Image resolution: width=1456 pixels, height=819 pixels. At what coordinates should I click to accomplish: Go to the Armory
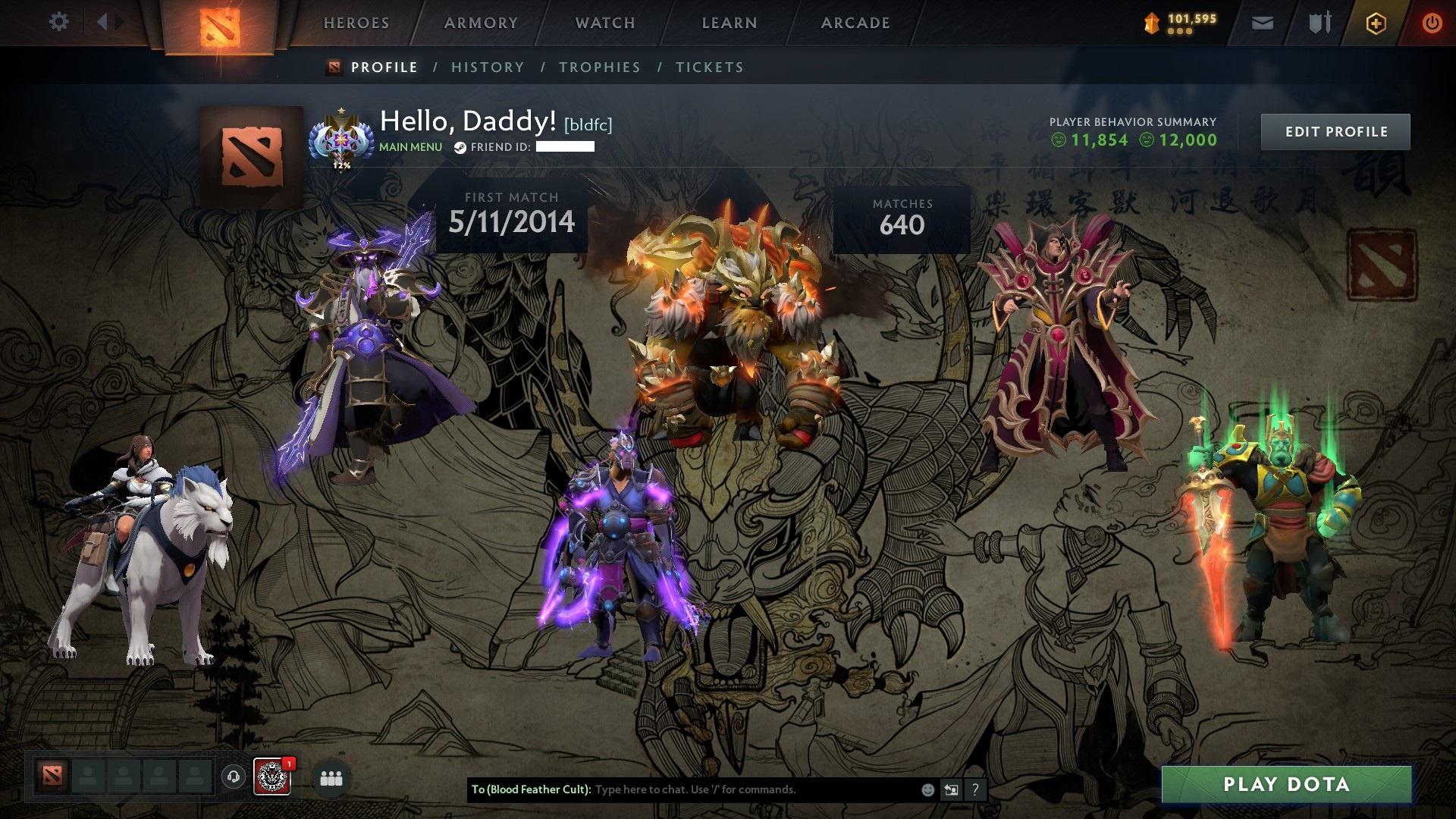481,23
